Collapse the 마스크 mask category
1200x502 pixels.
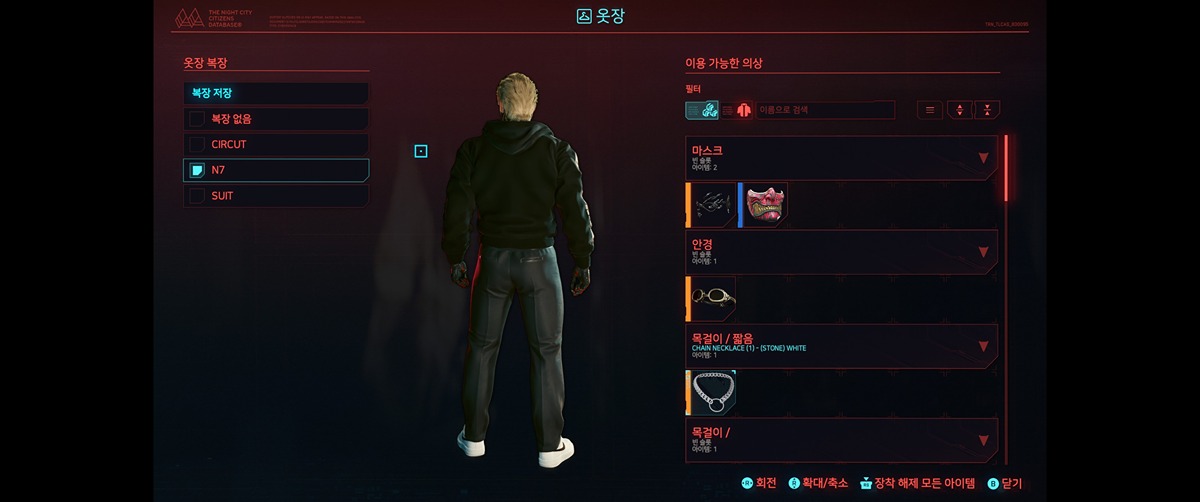point(983,158)
